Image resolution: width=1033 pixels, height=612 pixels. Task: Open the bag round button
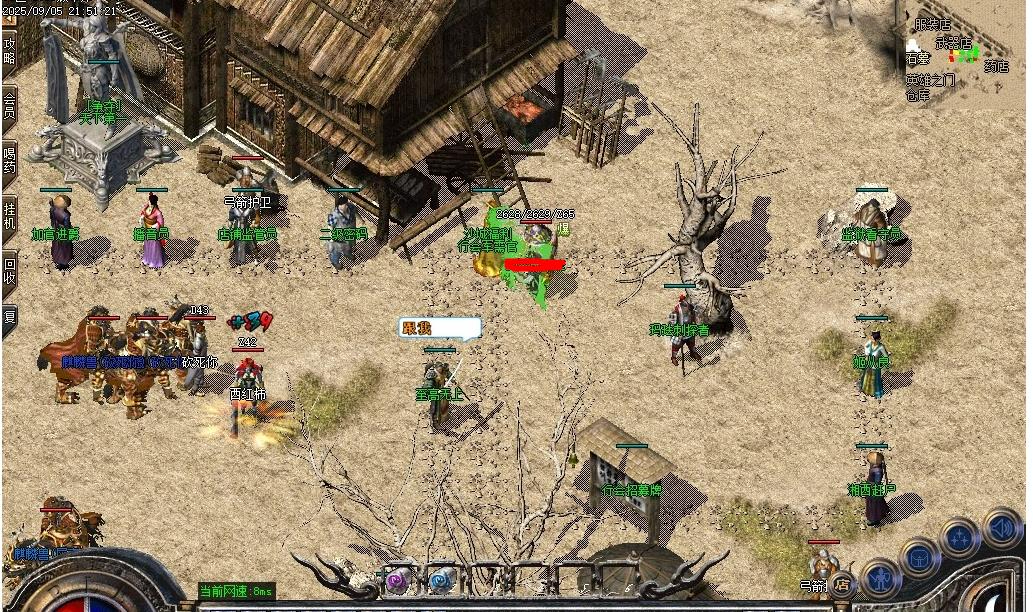point(920,556)
